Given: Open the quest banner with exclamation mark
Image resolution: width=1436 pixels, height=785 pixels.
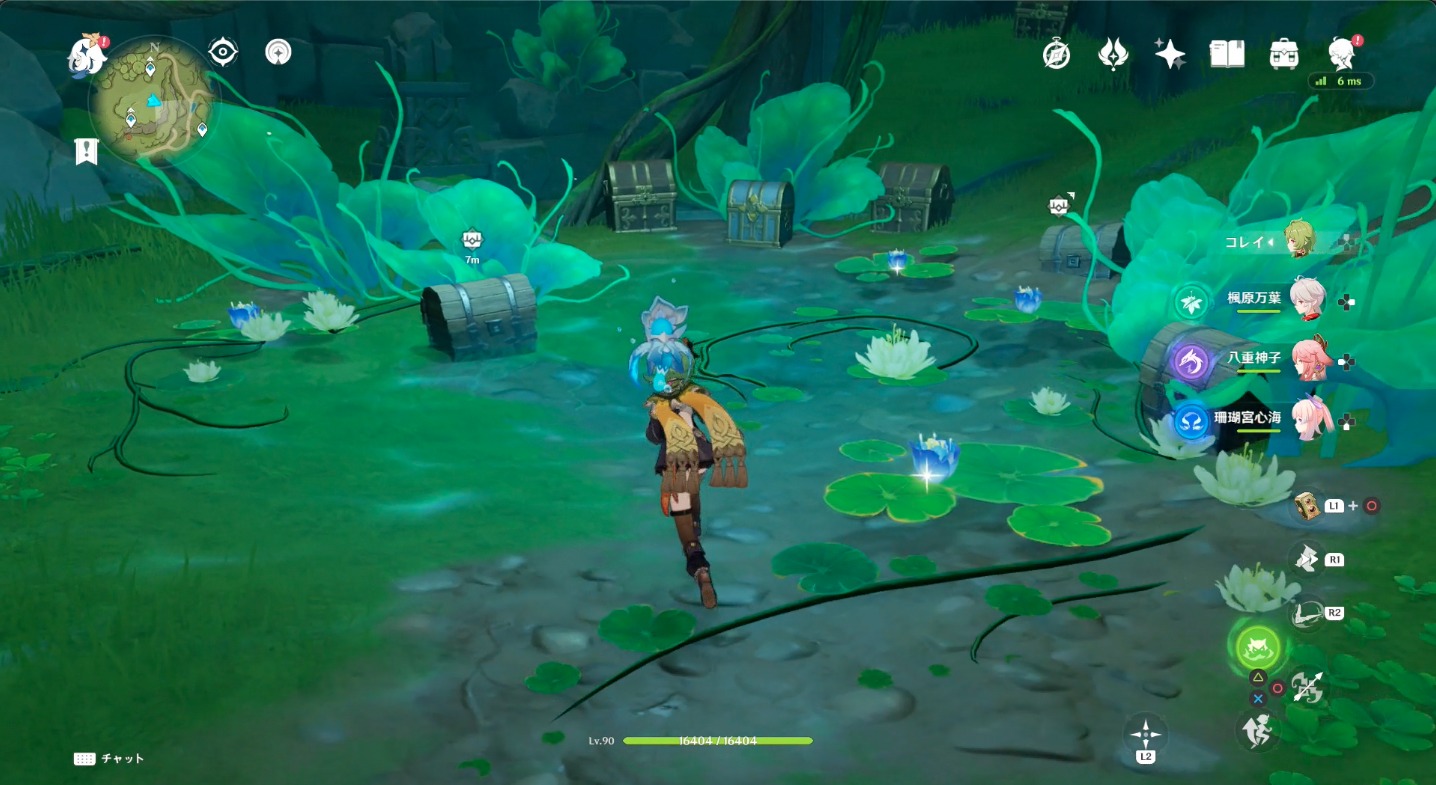Looking at the screenshot, I should [87, 151].
